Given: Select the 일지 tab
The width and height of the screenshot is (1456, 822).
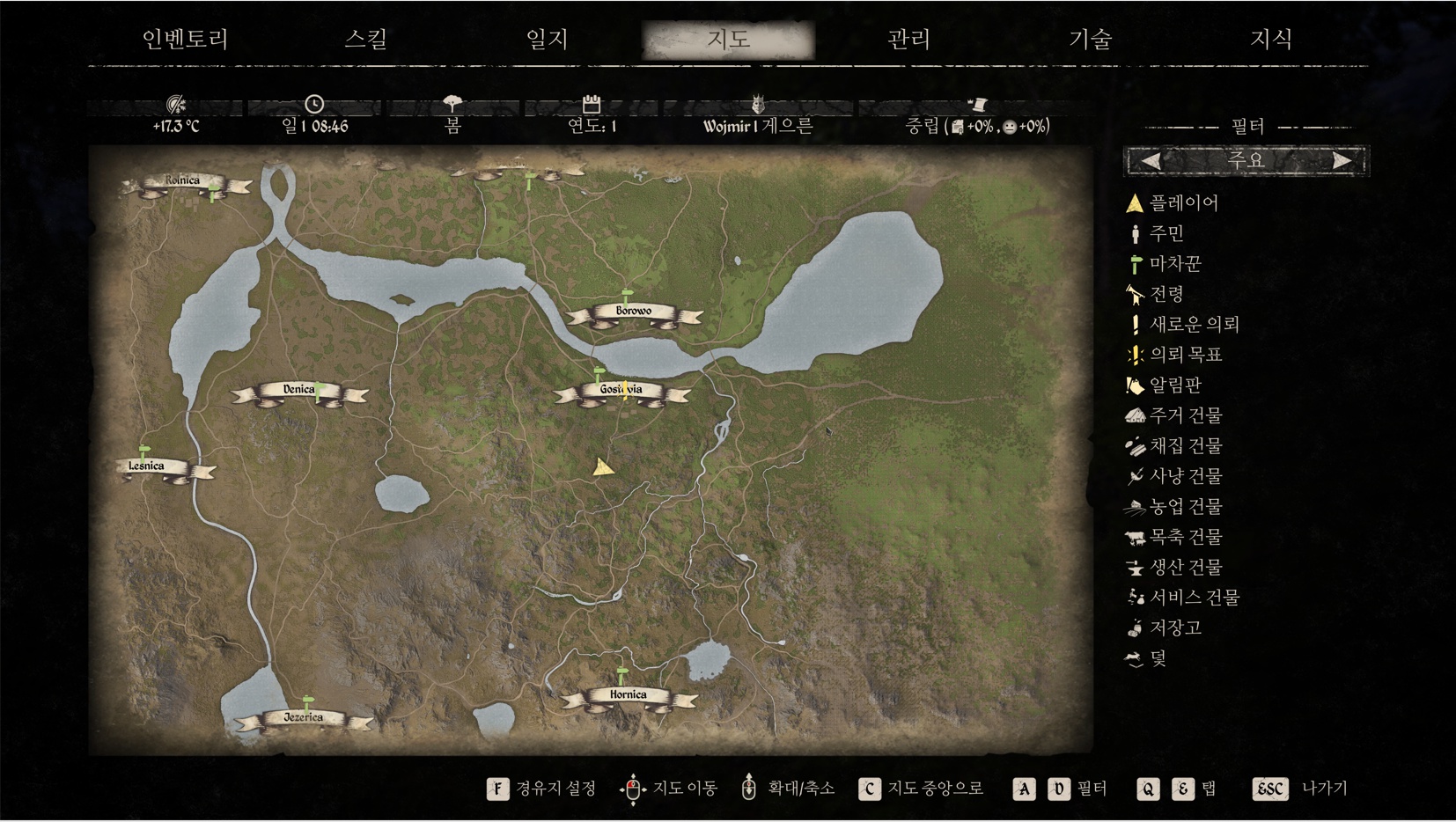Looking at the screenshot, I should (x=547, y=40).
